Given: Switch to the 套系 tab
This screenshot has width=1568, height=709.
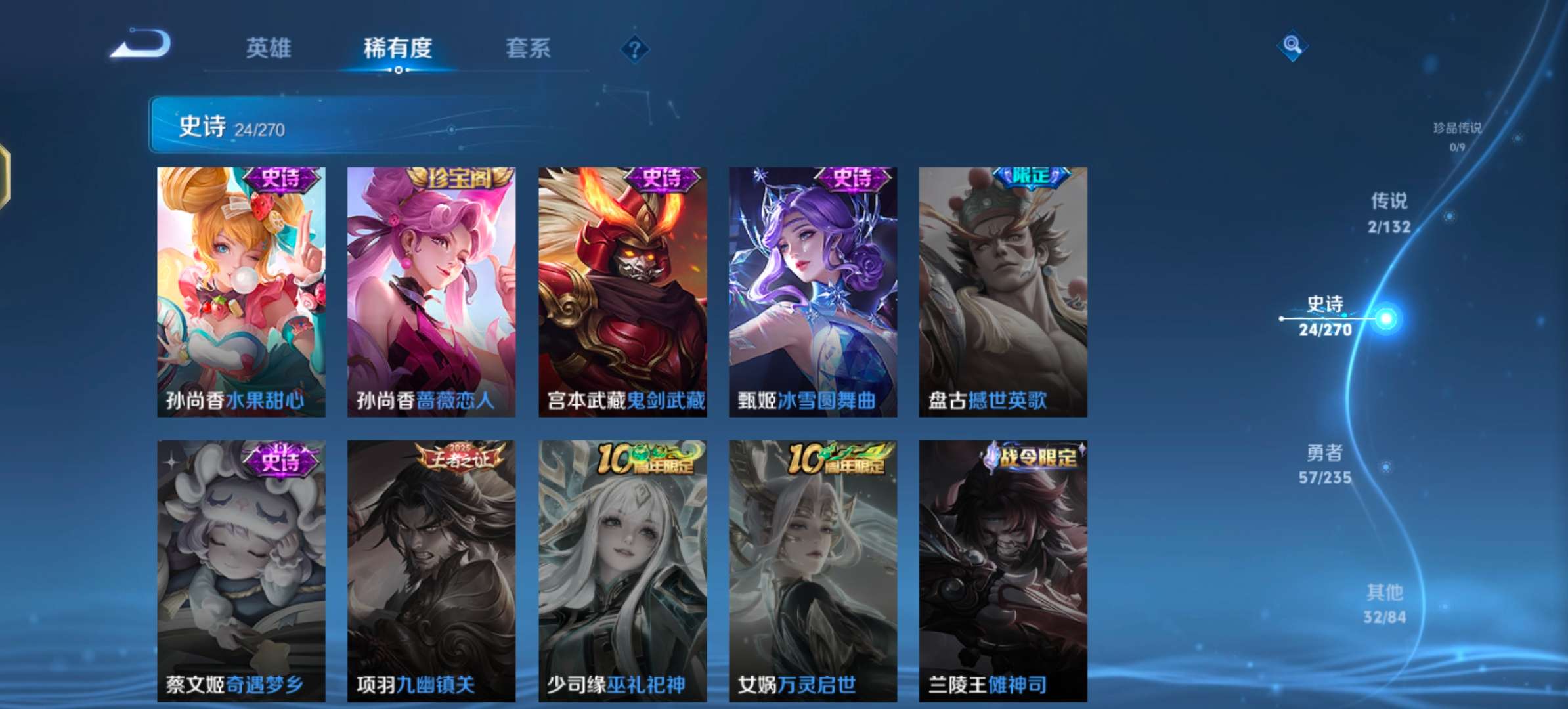Looking at the screenshot, I should [x=529, y=49].
